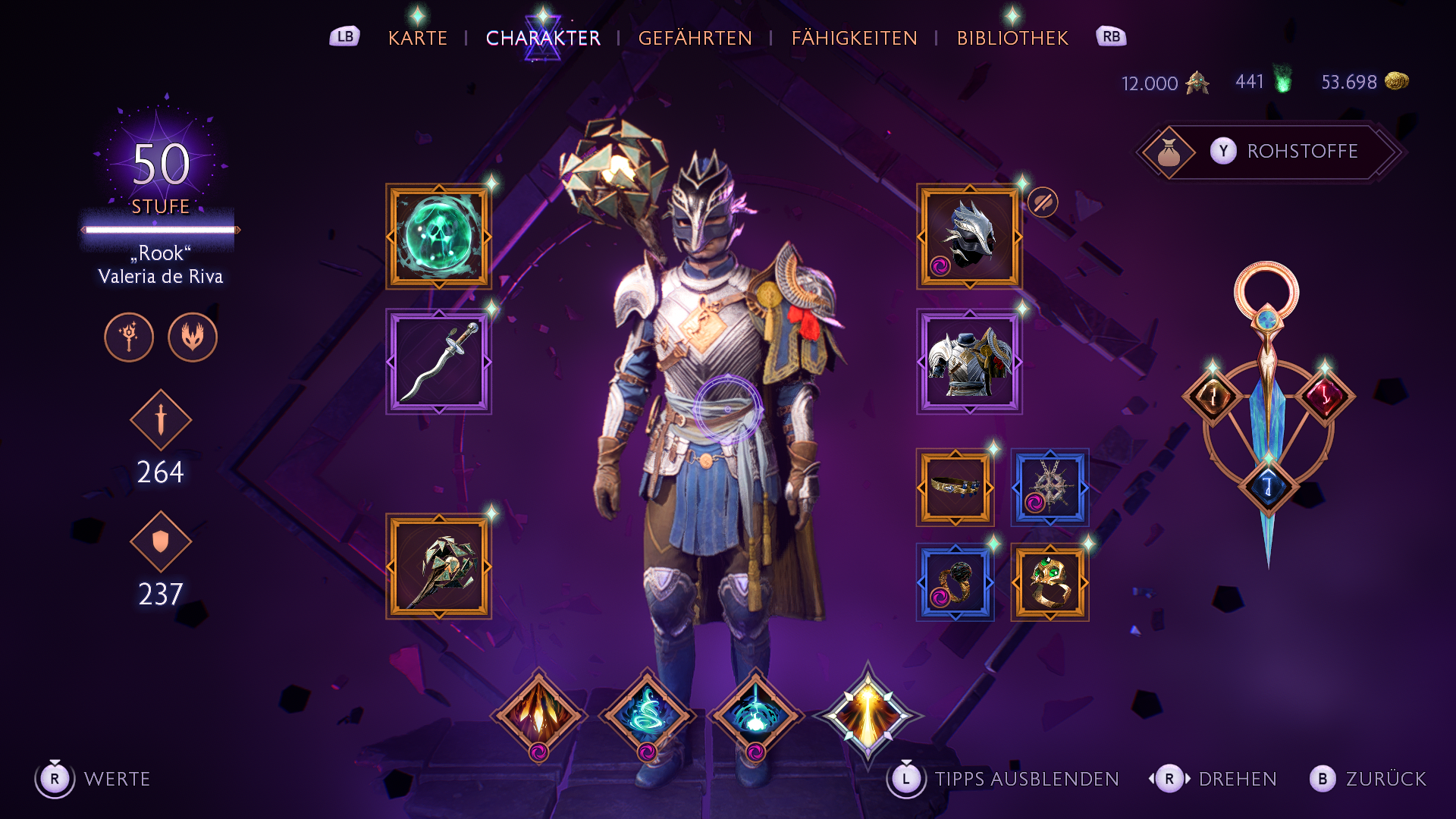Select the fiery red ability slot

(x=538, y=714)
